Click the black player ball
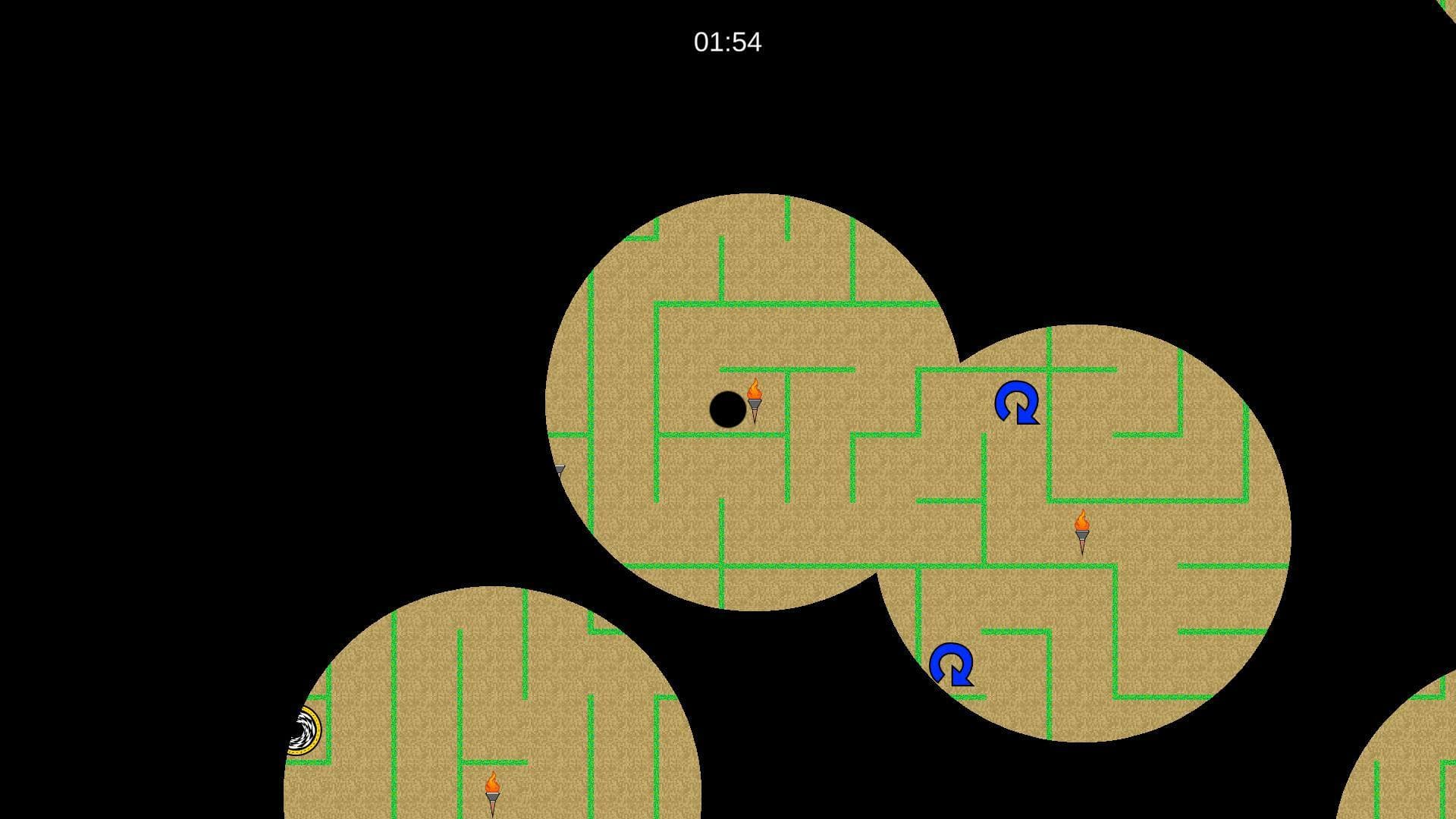 point(728,410)
